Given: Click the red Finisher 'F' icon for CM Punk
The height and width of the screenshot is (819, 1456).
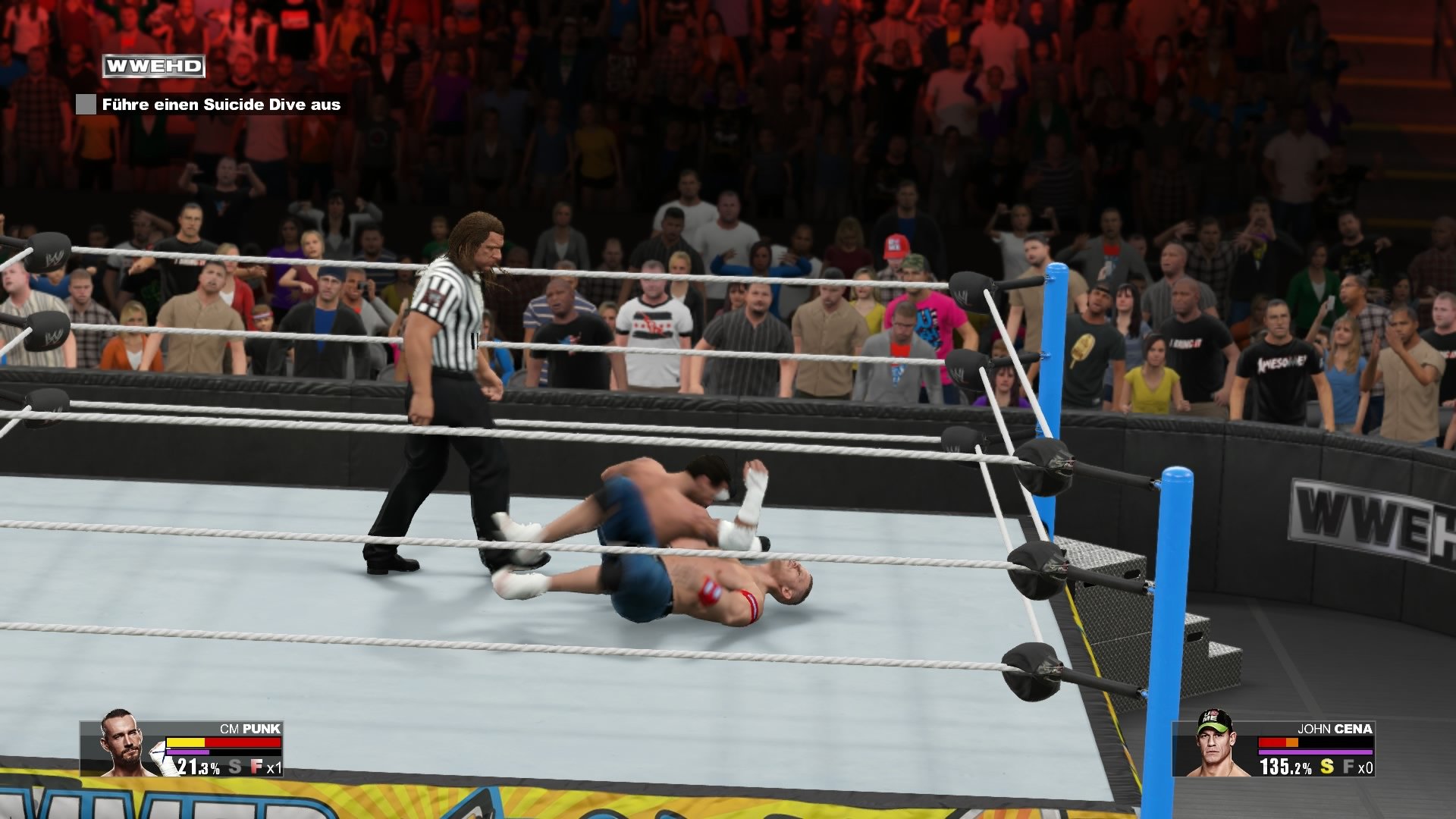Looking at the screenshot, I should click(x=256, y=767).
